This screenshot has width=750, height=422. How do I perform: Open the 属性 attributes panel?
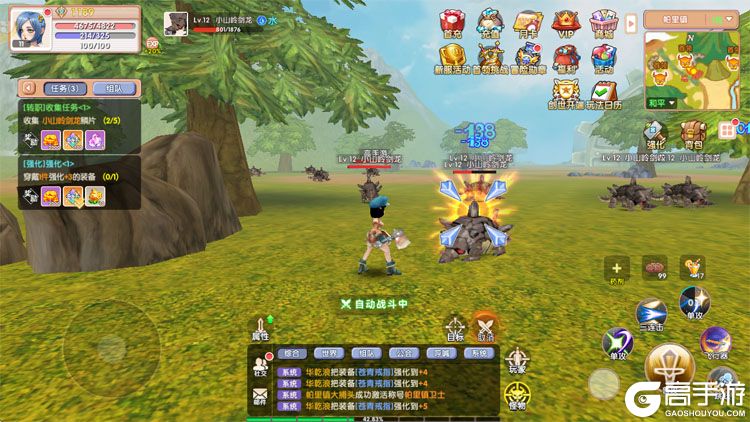coord(262,330)
